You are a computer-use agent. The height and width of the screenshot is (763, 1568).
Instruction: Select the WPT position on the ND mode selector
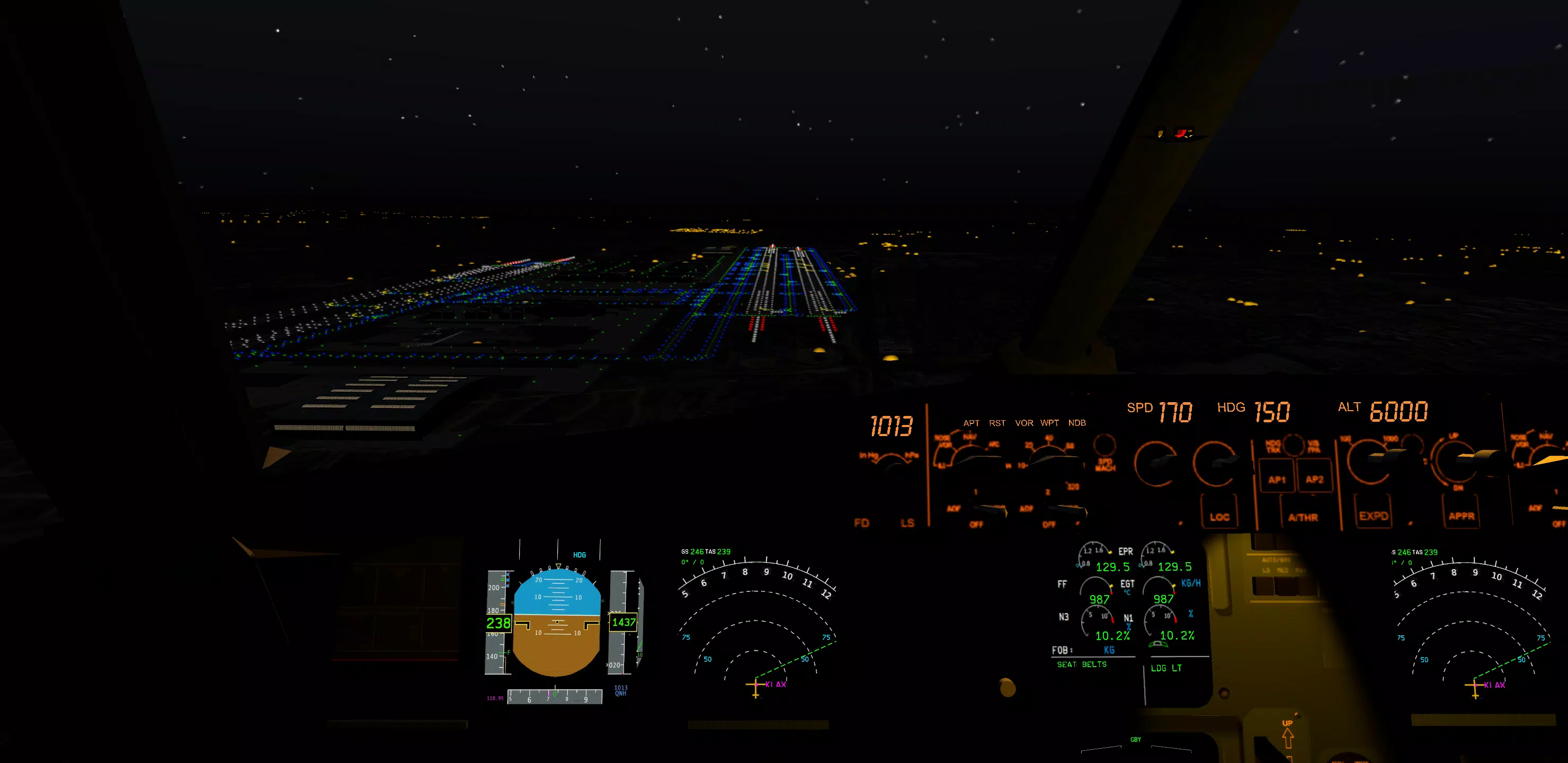click(x=1049, y=423)
